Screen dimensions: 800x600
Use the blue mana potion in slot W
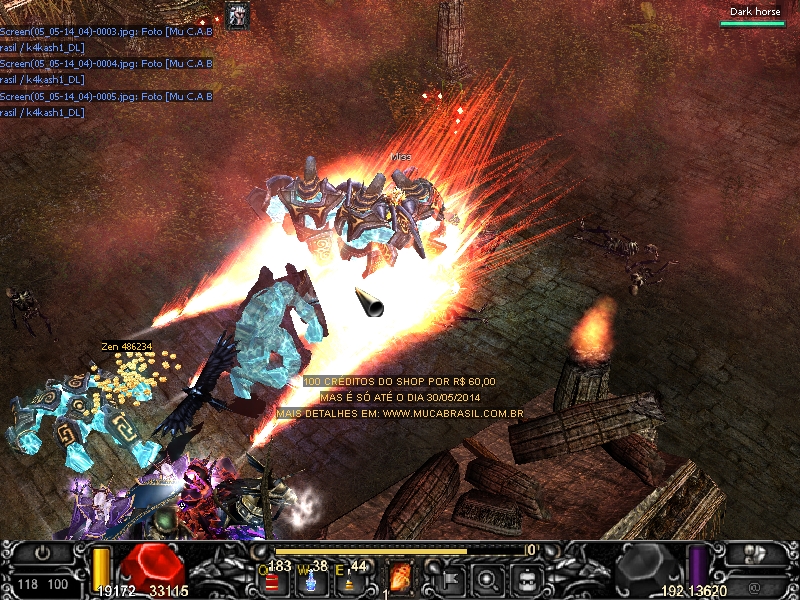click(308, 580)
